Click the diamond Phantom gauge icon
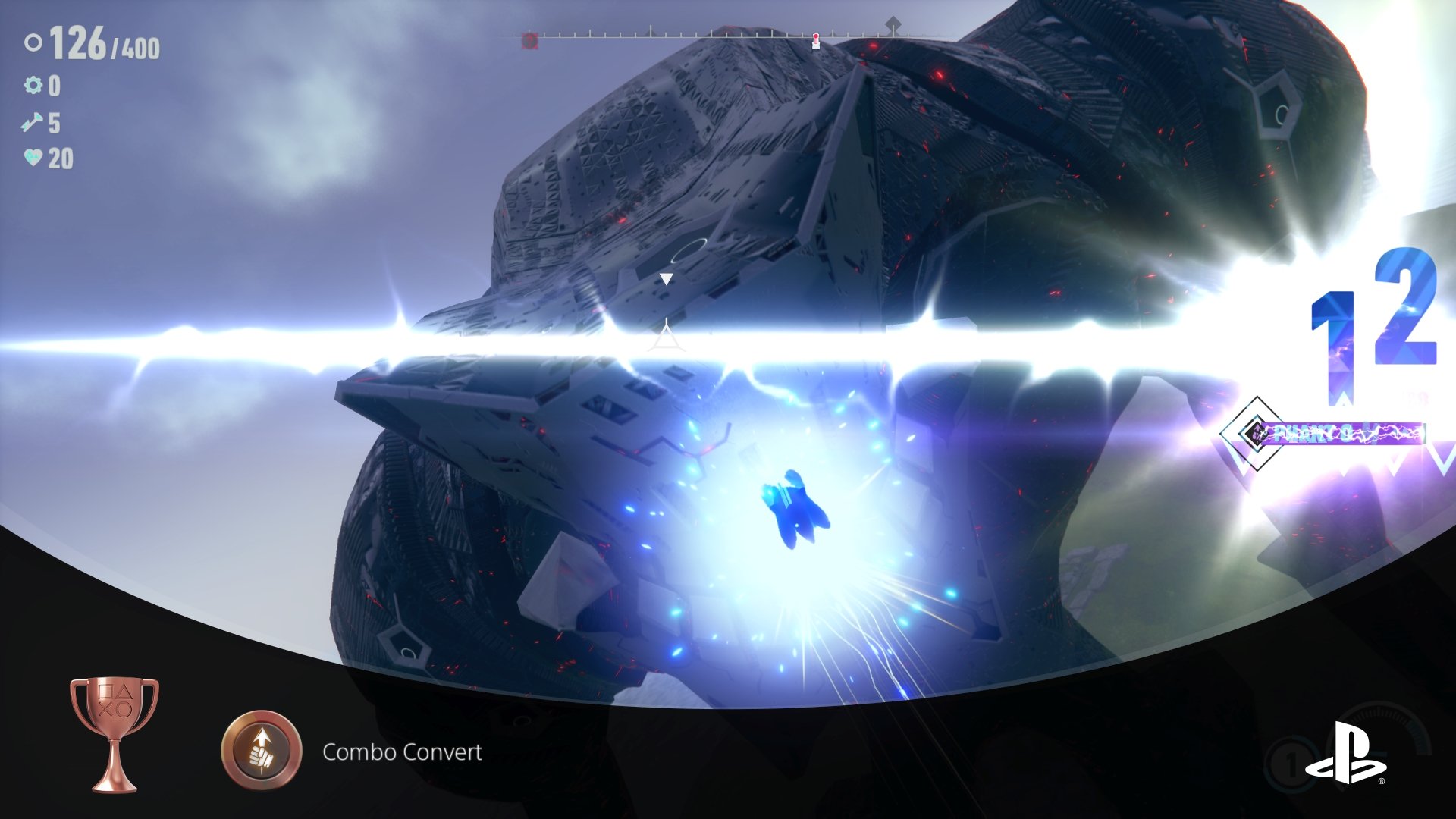Image resolution: width=1456 pixels, height=819 pixels. (x=1257, y=434)
